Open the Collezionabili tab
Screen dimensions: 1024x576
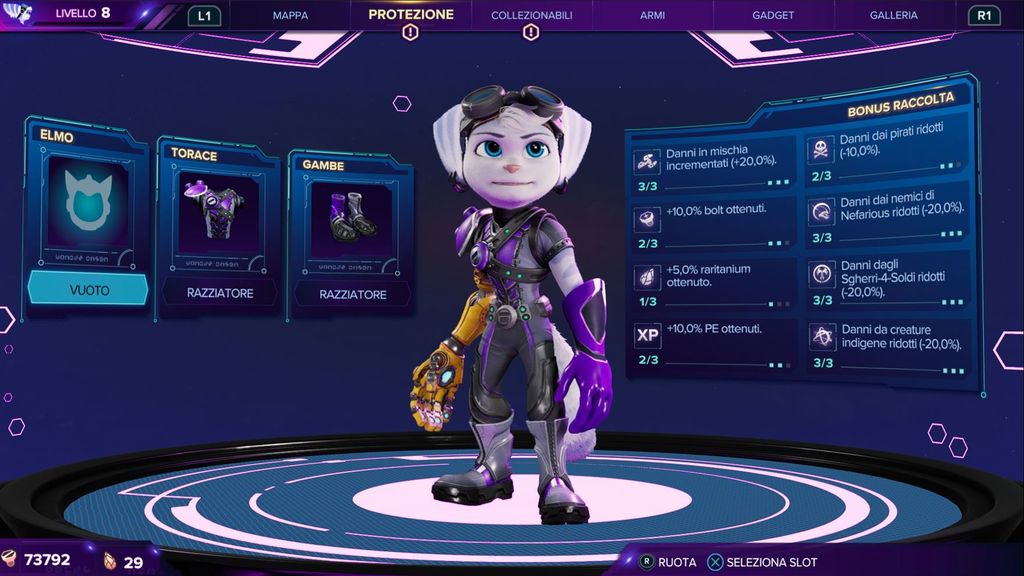[531, 16]
